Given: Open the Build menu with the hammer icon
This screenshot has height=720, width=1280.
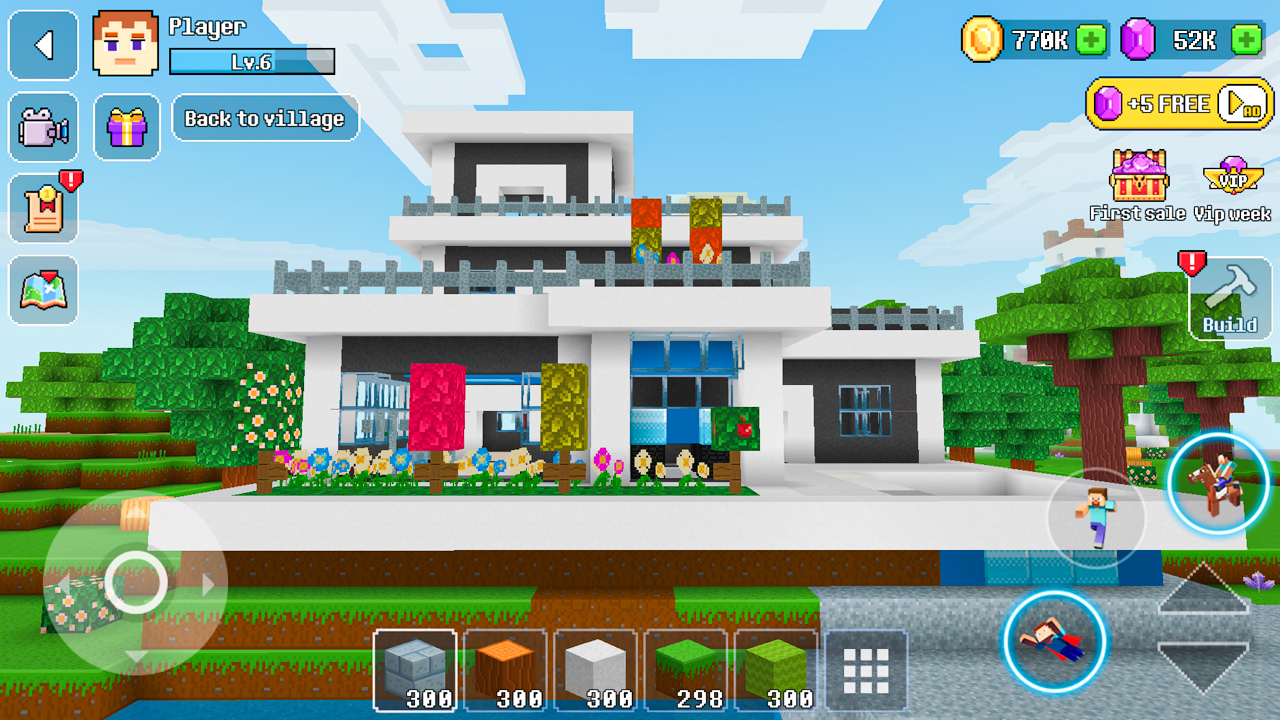Looking at the screenshot, I should click(x=1232, y=298).
